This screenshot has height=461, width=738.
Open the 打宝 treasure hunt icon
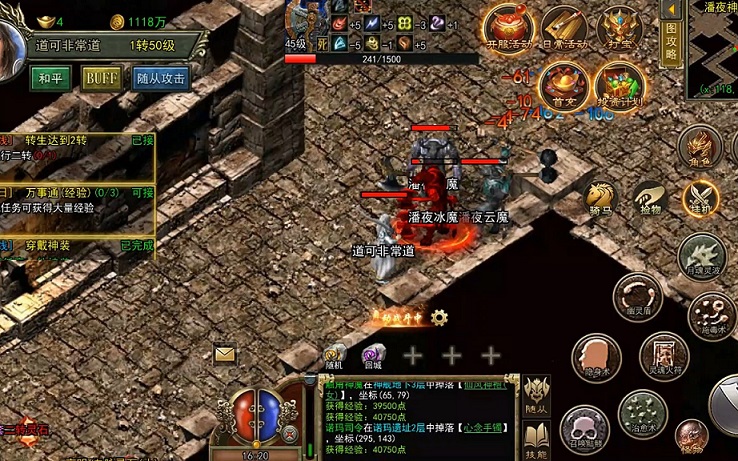pos(620,29)
